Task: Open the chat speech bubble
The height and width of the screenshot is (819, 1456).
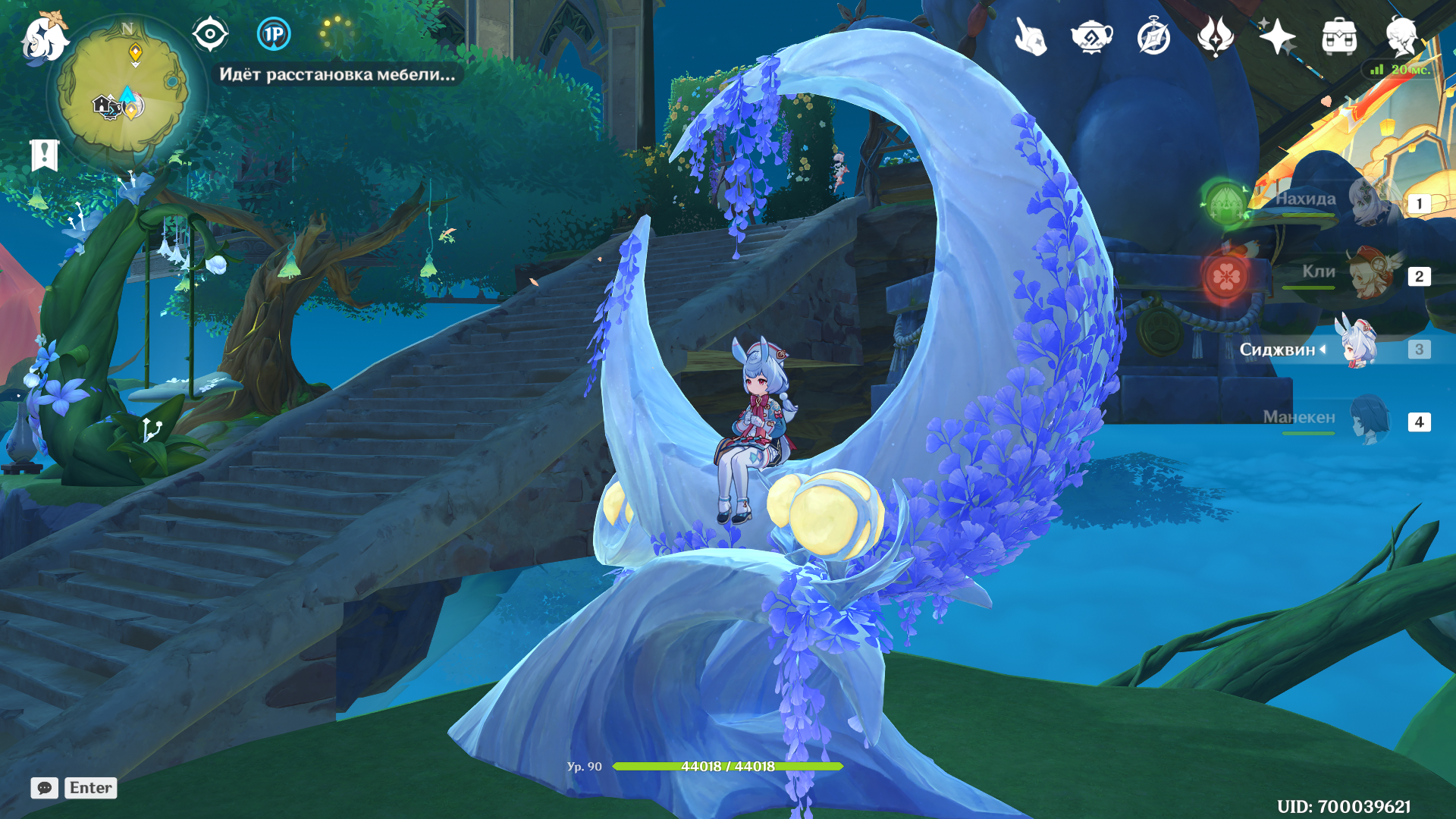Action: (44, 788)
